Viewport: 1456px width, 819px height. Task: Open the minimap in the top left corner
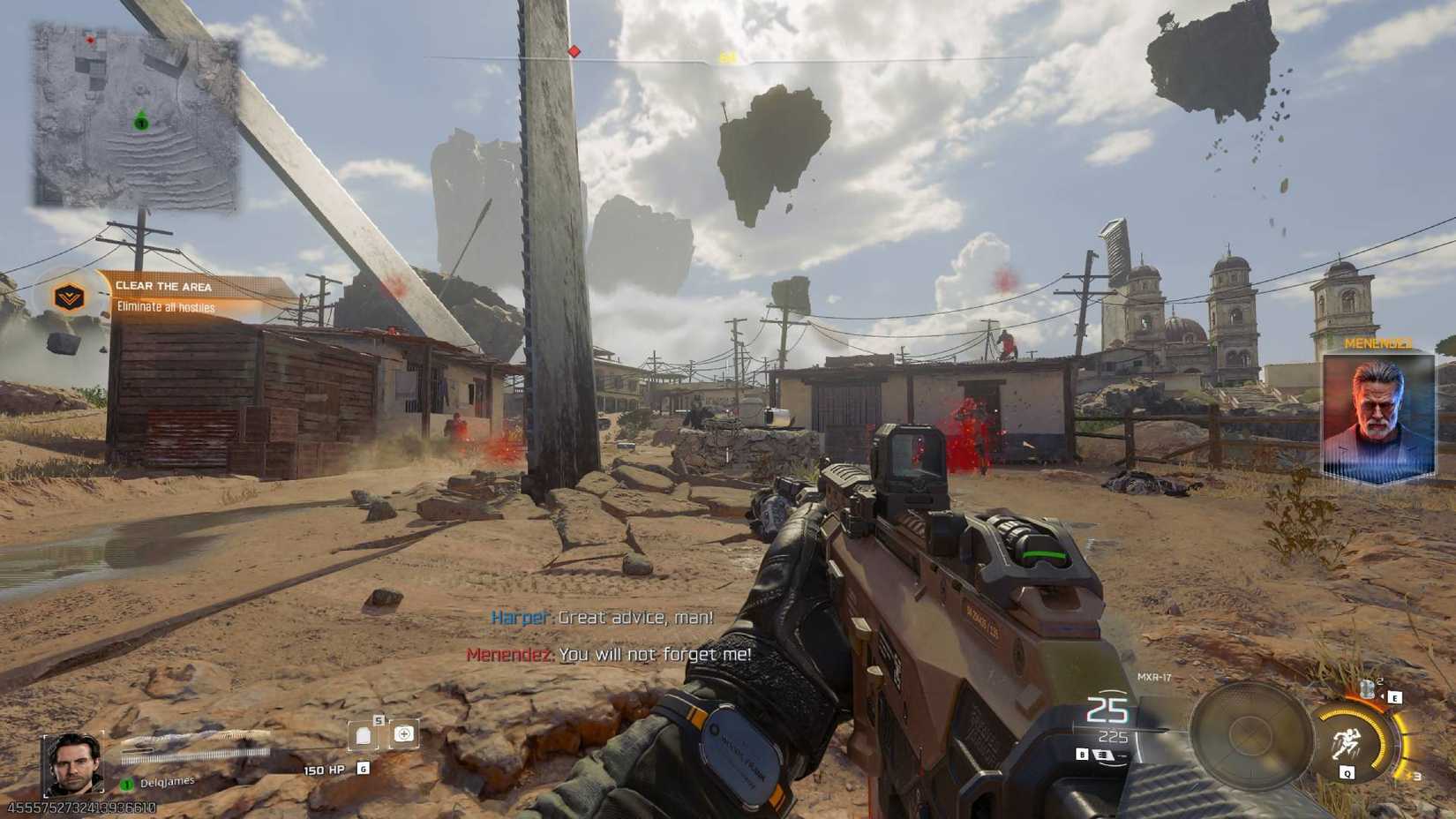coord(132,115)
